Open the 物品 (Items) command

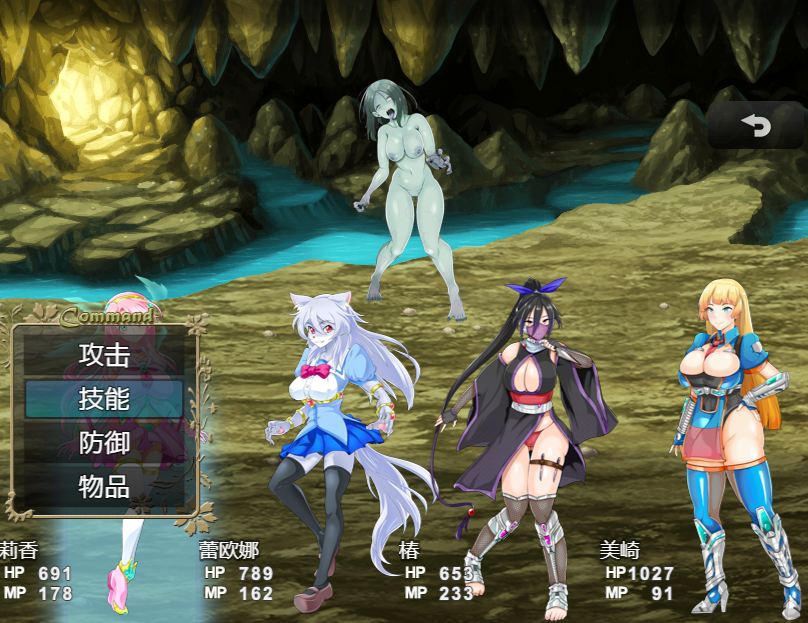point(104,486)
